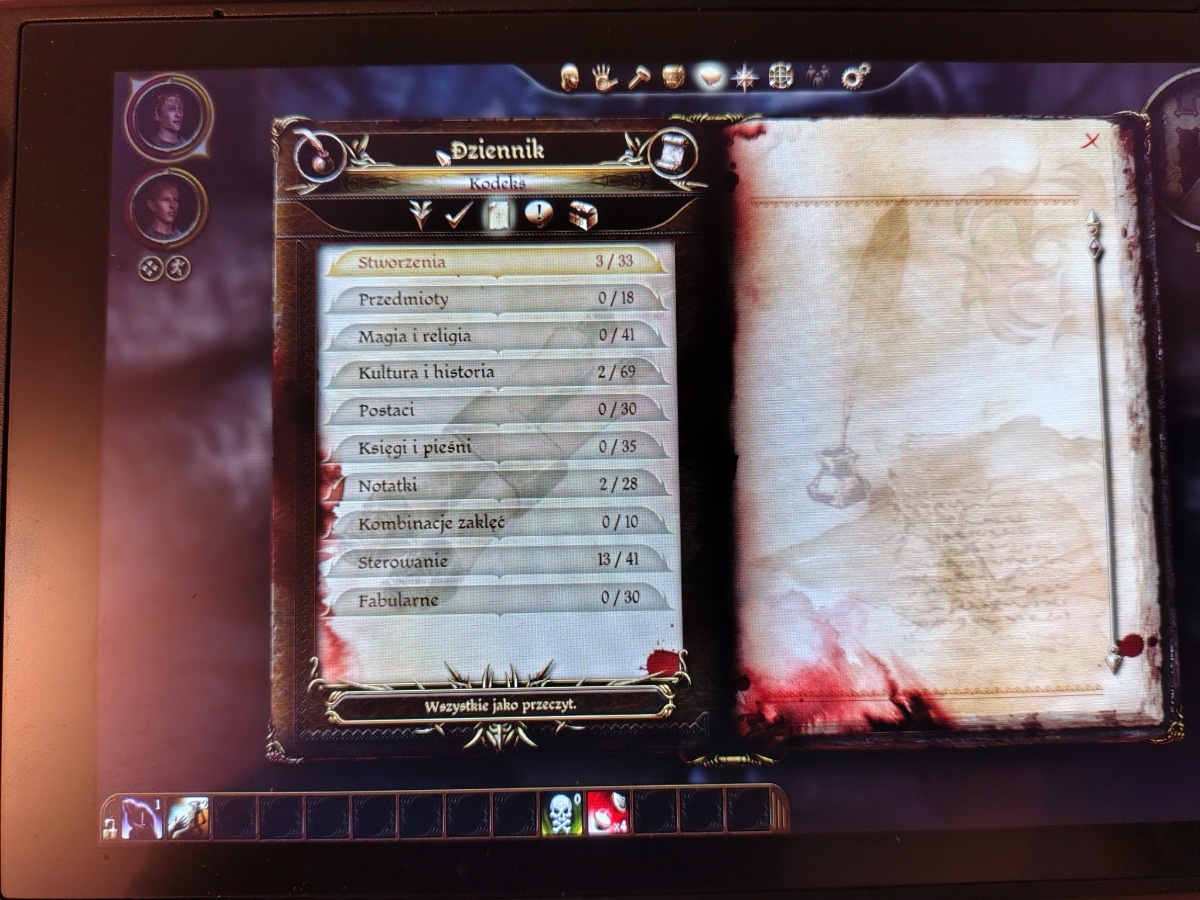
Task: Switch to the completed quests checkmark tab
Action: point(458,214)
